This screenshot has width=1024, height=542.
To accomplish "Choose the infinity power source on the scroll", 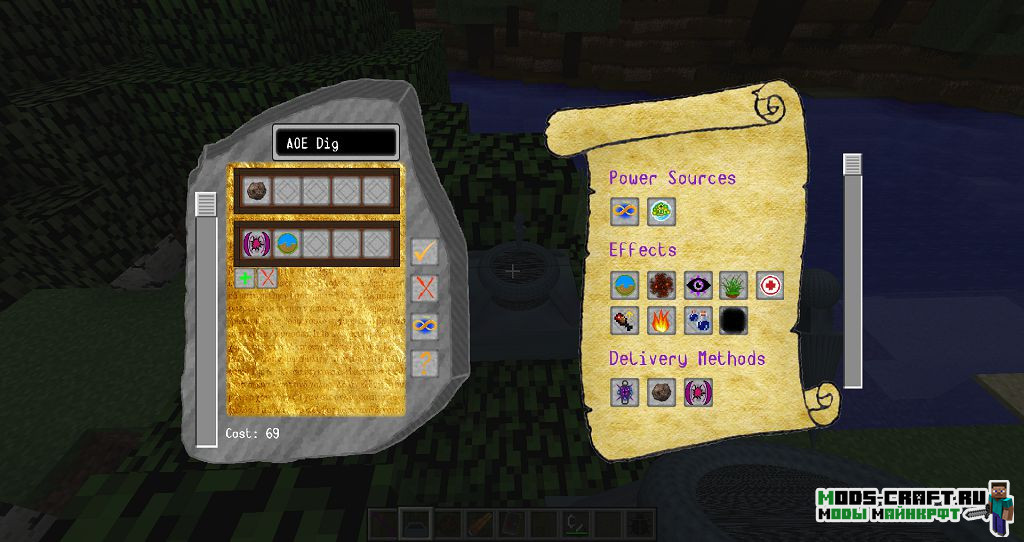I will [x=625, y=211].
